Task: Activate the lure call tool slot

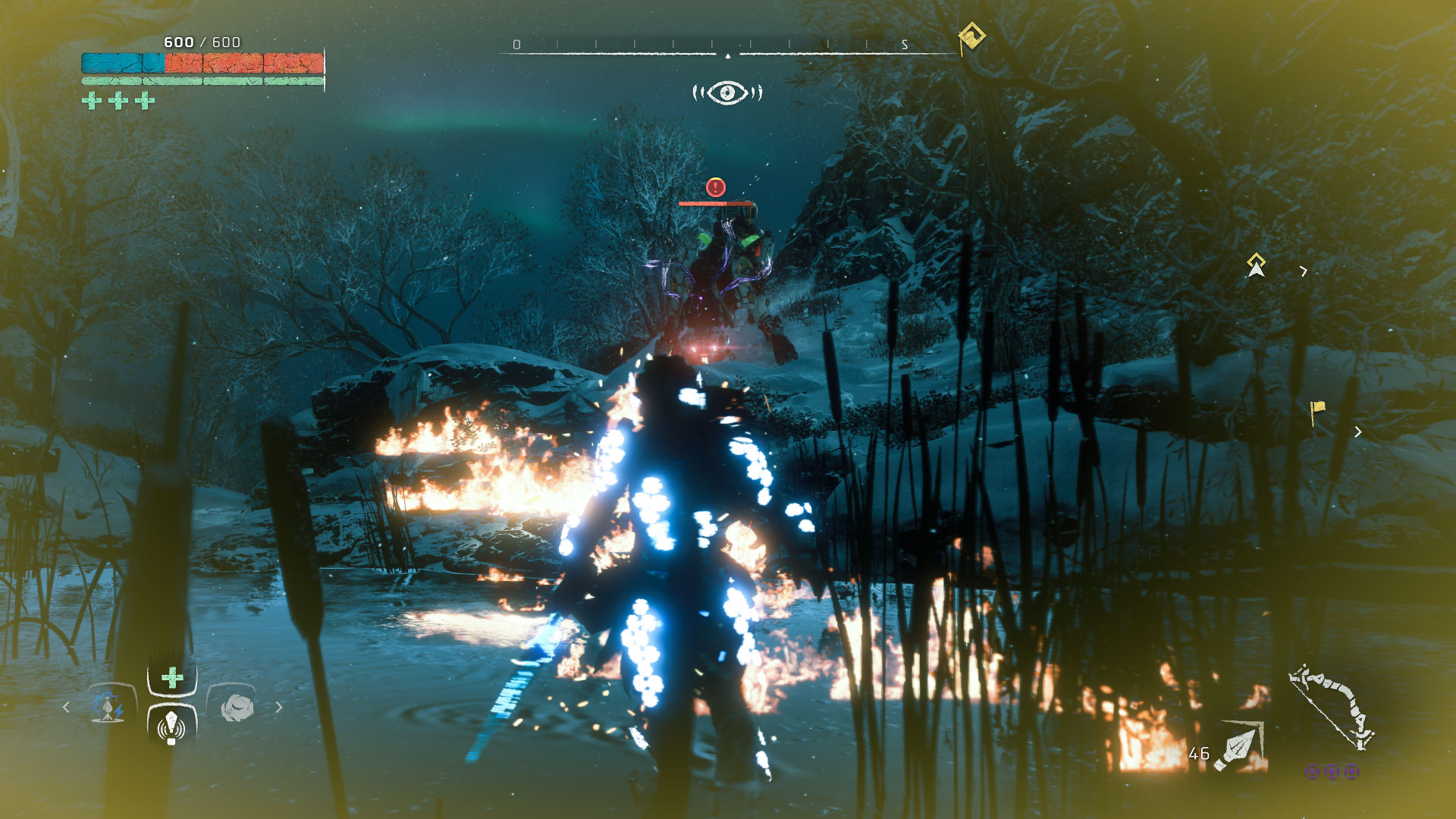Action: click(x=171, y=726)
